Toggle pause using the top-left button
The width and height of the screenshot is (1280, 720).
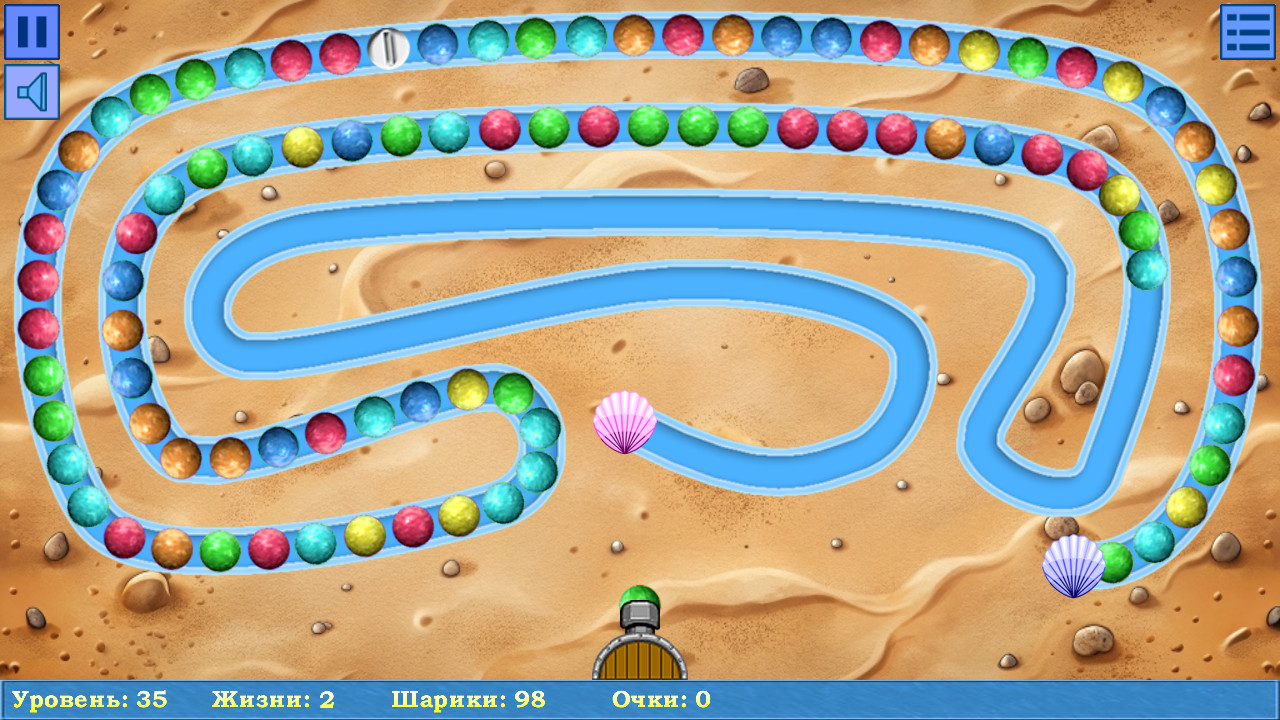coord(31,33)
